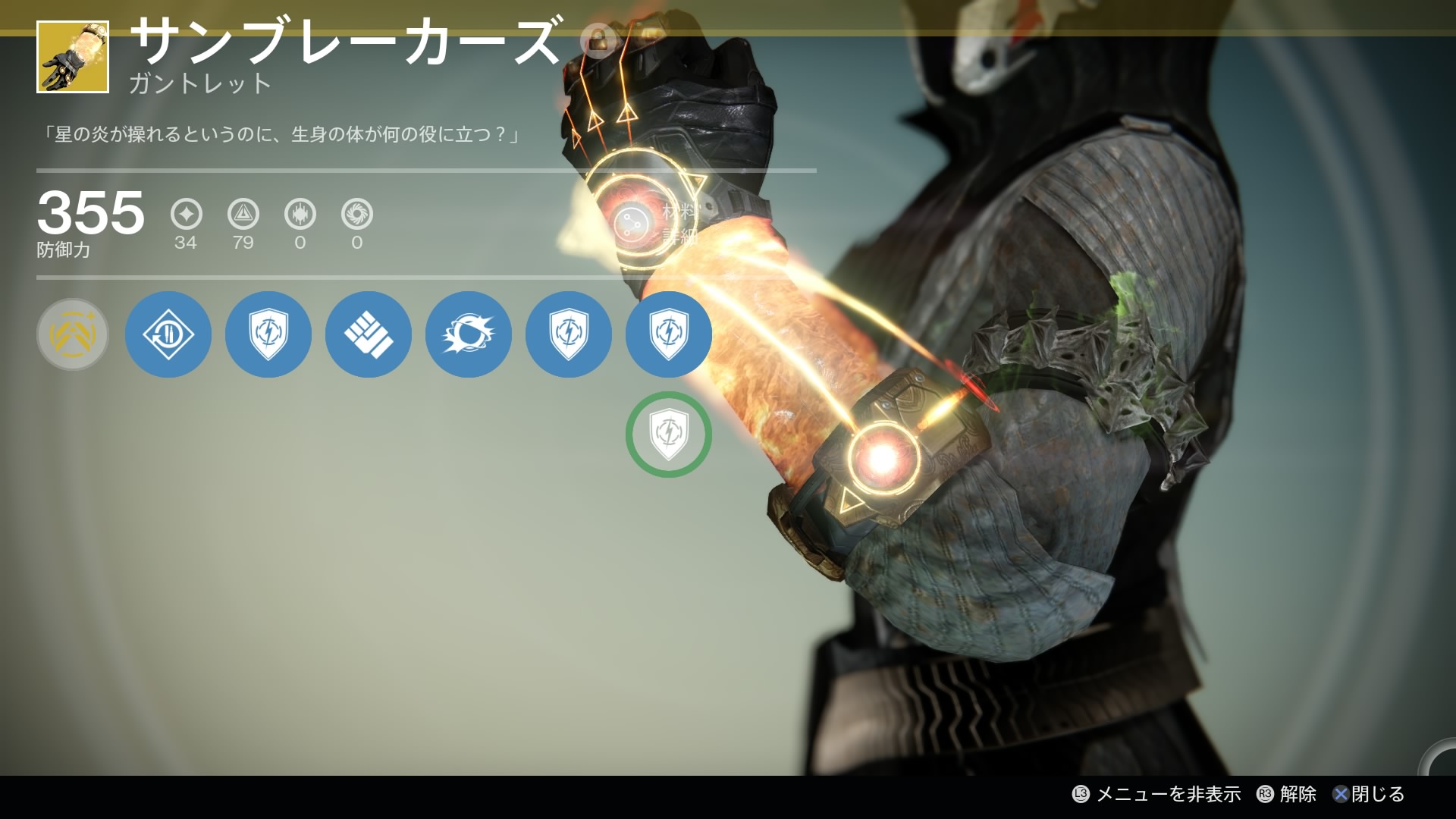Select the gray-and-yellow ornament node
Screen dimensions: 1456x819
tap(73, 334)
